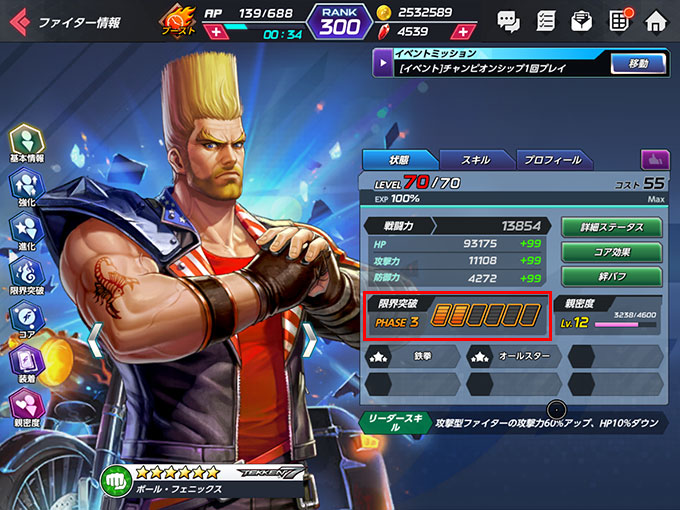Viewport: 680px width, 510px height.
Task: Open the mailbox envelope icon
Action: pos(581,20)
